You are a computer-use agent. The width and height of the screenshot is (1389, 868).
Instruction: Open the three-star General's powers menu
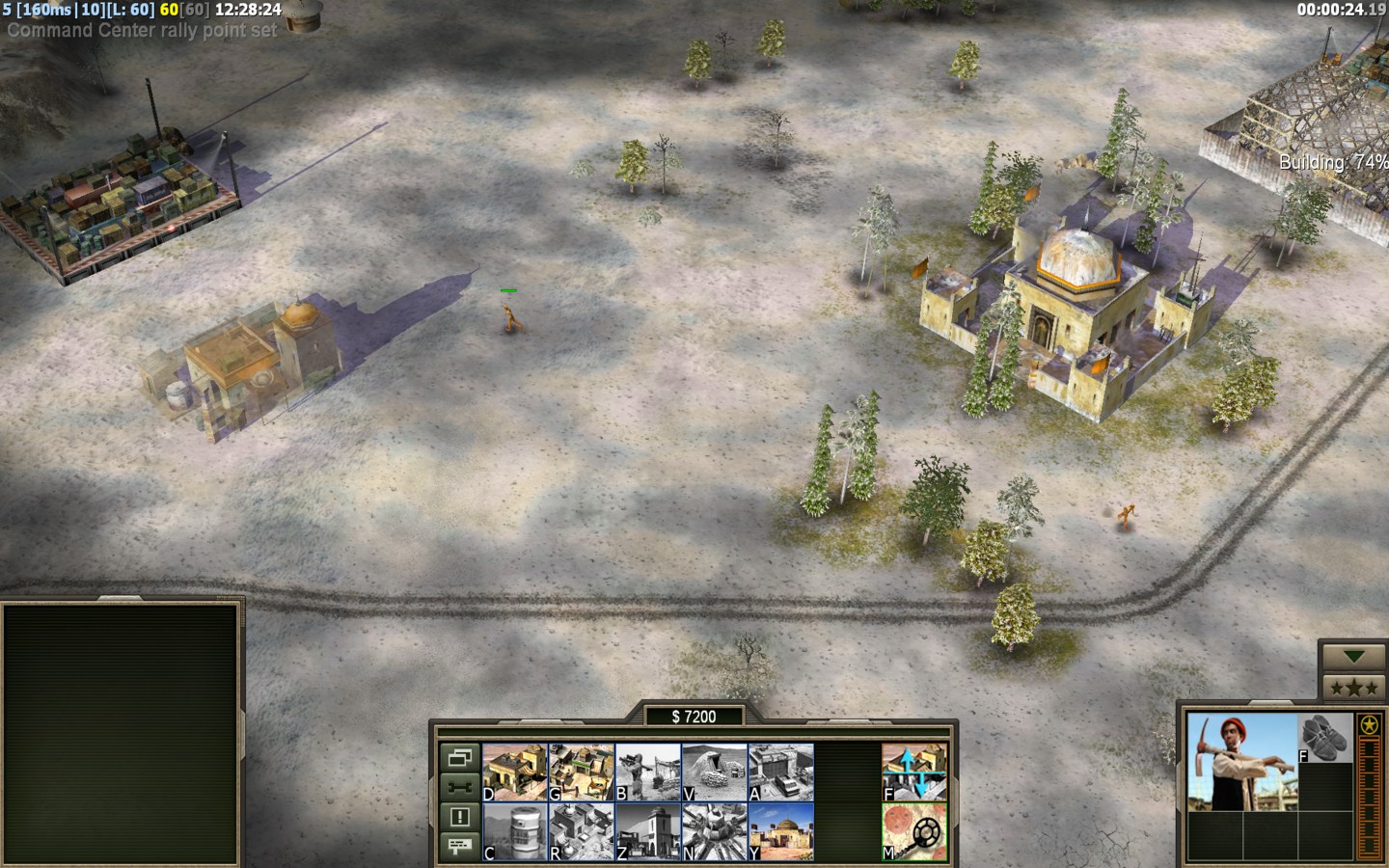tap(1354, 688)
